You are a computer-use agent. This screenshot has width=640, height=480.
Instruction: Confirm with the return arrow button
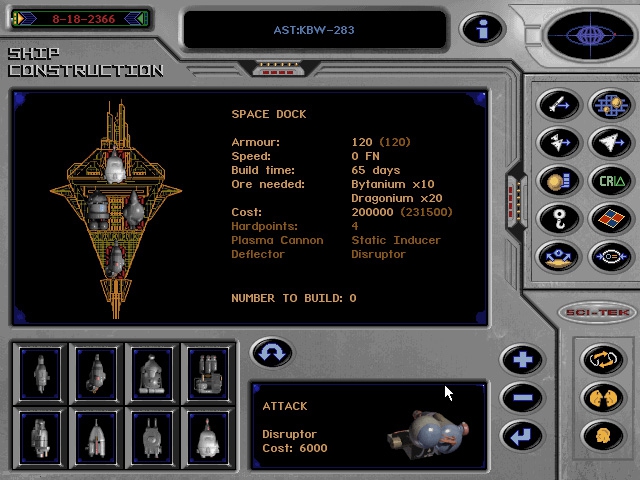pos(521,435)
